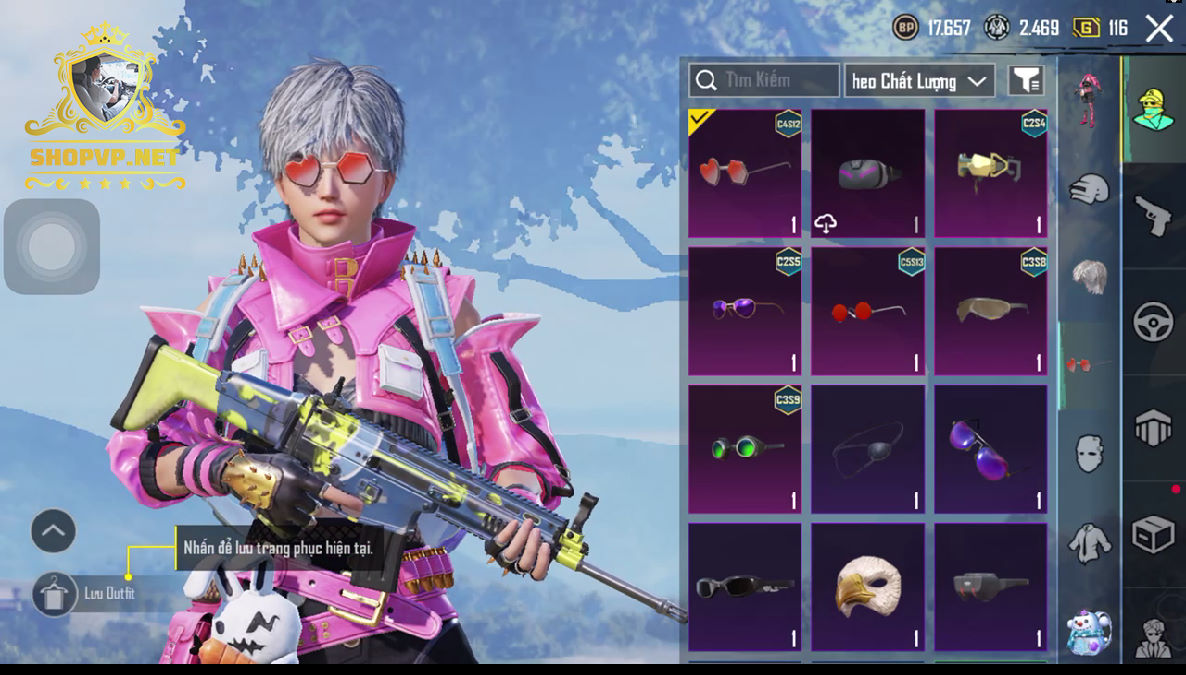Expand the up-arrow circle button
This screenshot has width=1186, height=675.
[54, 531]
